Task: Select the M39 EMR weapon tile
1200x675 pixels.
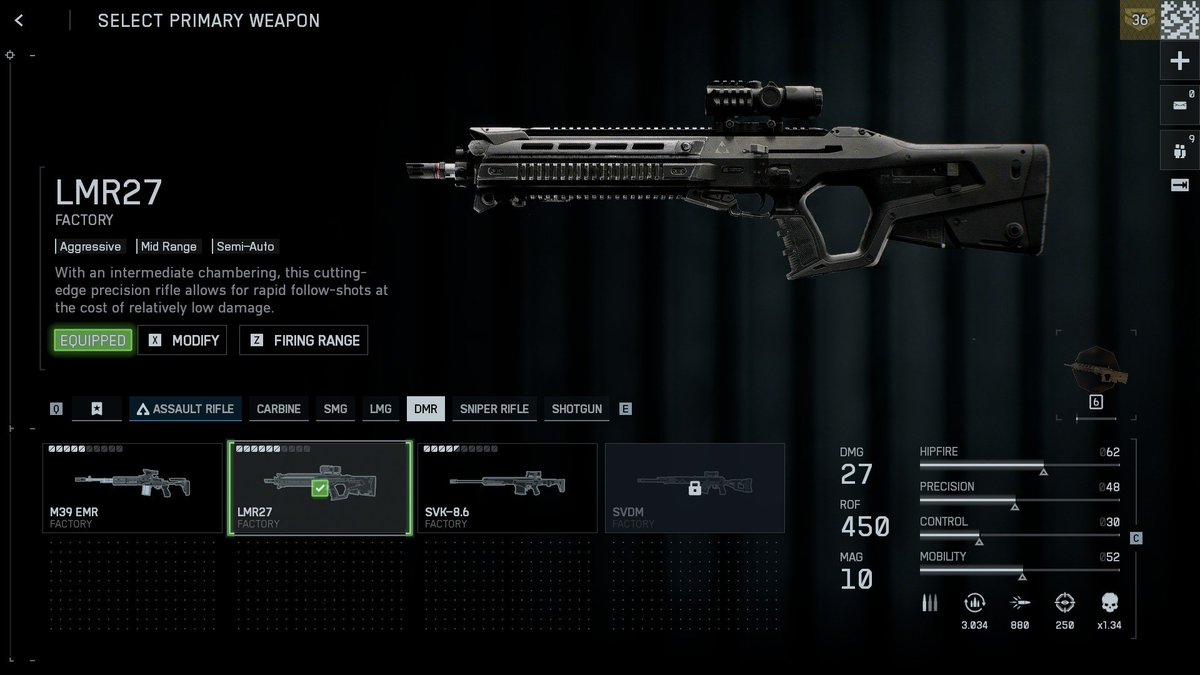Action: click(x=132, y=488)
